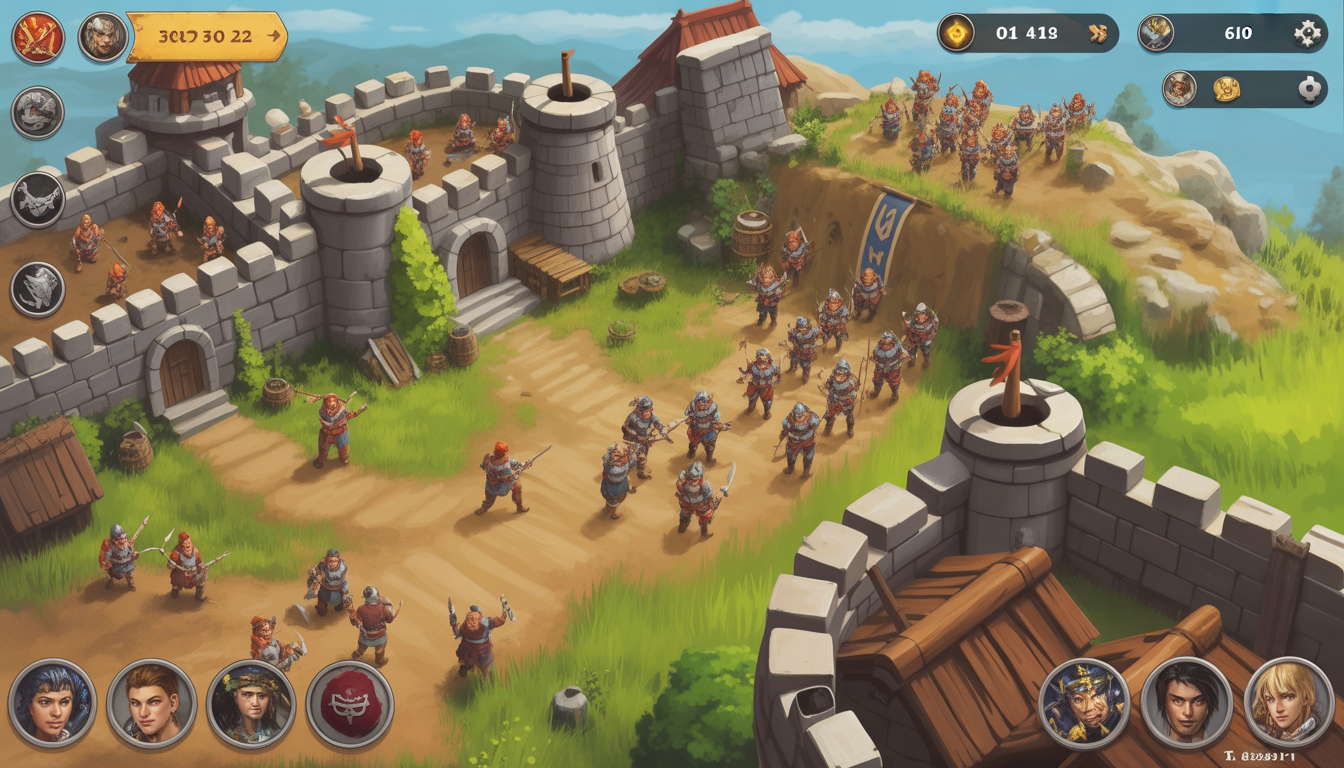Click the yellow arrow banner button

tap(207, 37)
